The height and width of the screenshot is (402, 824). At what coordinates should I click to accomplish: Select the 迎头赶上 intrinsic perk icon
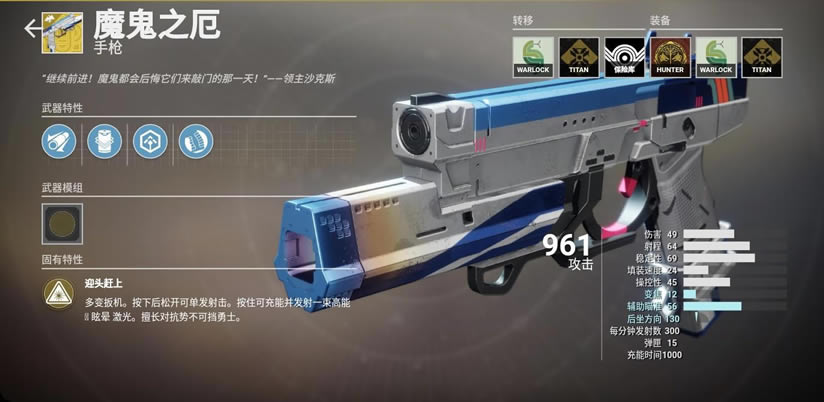58,291
